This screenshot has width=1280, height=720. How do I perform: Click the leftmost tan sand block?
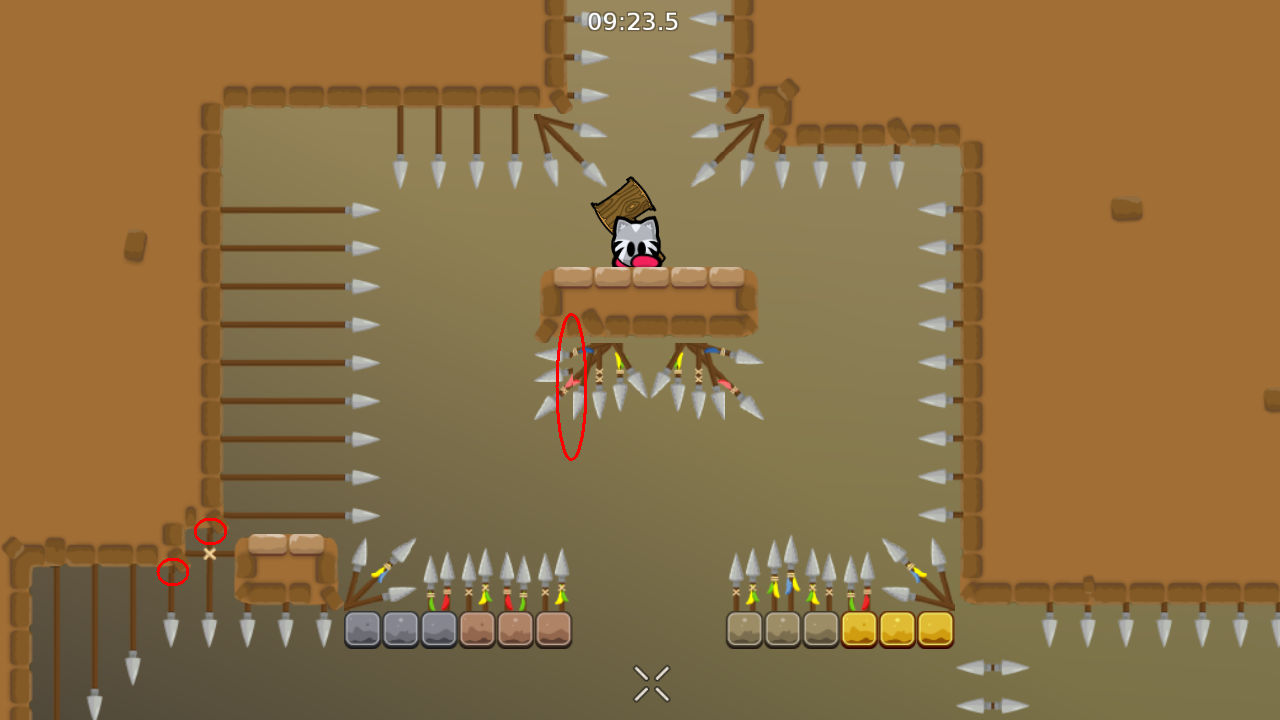(x=744, y=628)
